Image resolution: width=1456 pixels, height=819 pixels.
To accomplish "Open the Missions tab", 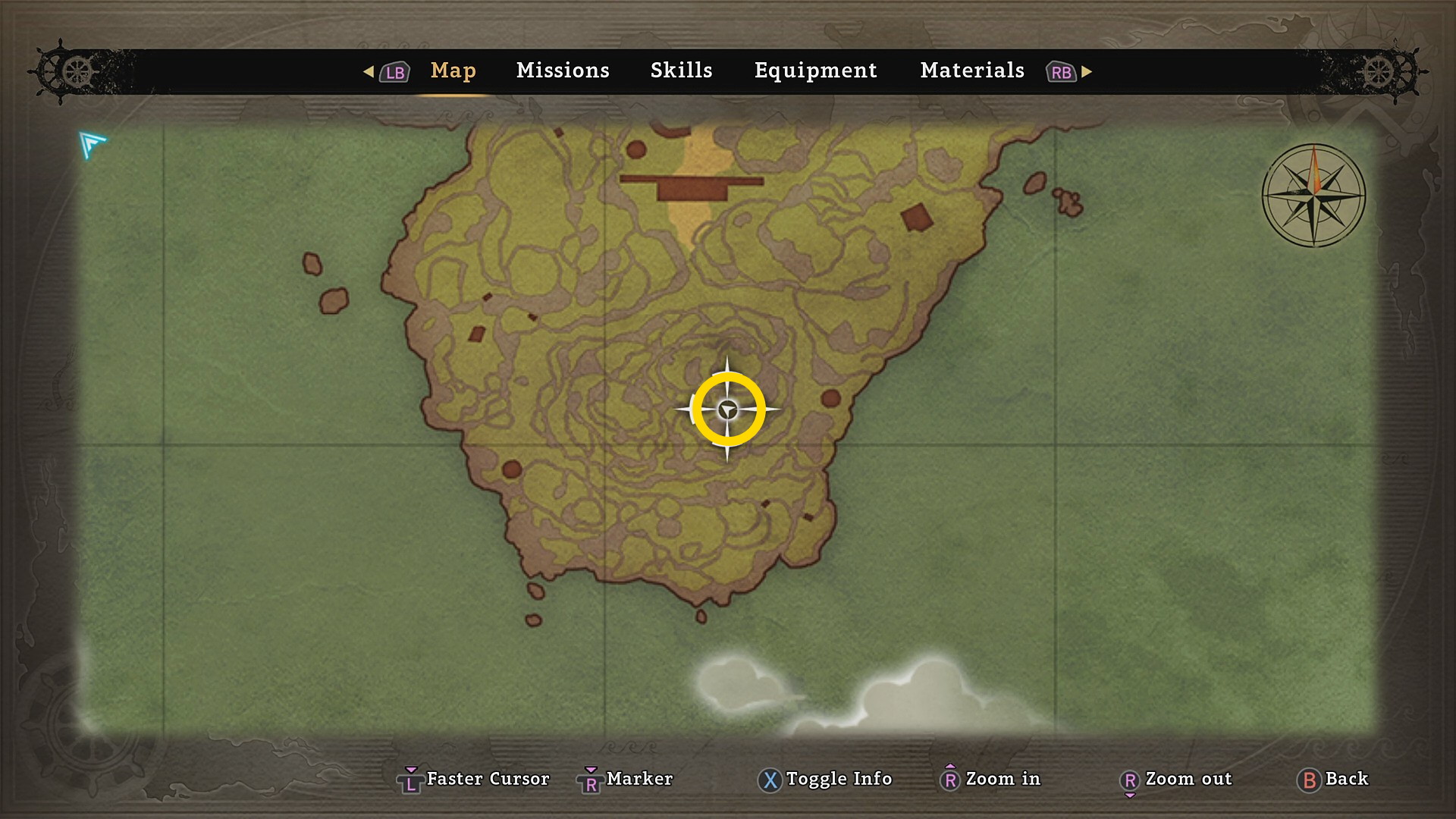I will [x=563, y=71].
